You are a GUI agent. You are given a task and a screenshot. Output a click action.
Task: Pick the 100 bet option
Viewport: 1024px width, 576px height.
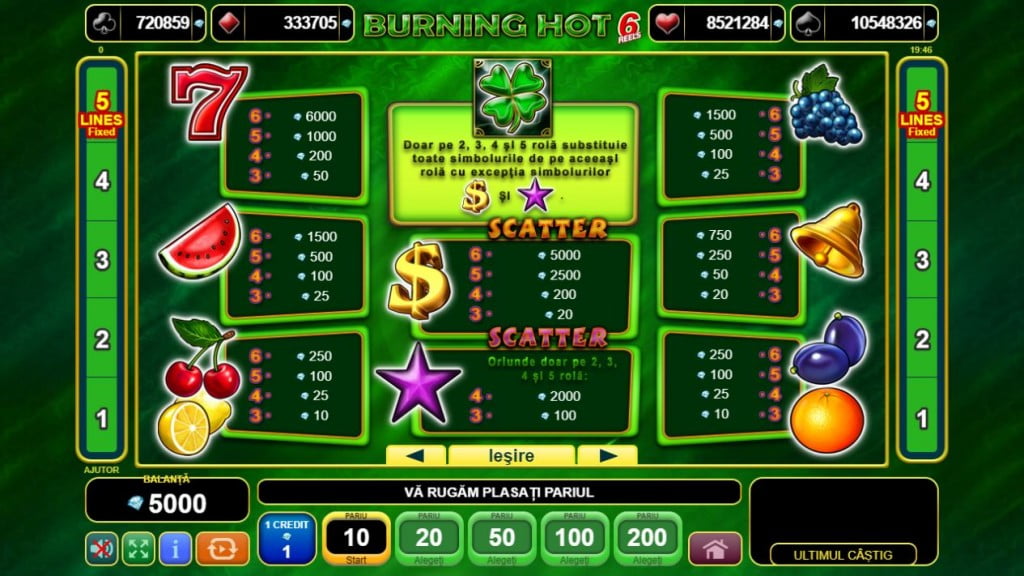[574, 539]
